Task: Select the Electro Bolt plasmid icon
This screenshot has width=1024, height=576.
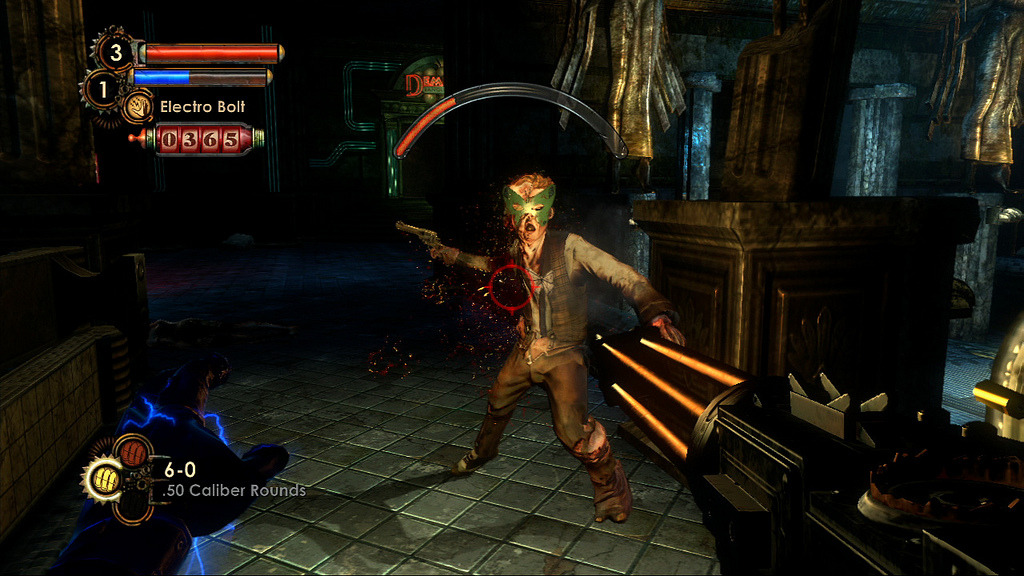Action: 137,106
